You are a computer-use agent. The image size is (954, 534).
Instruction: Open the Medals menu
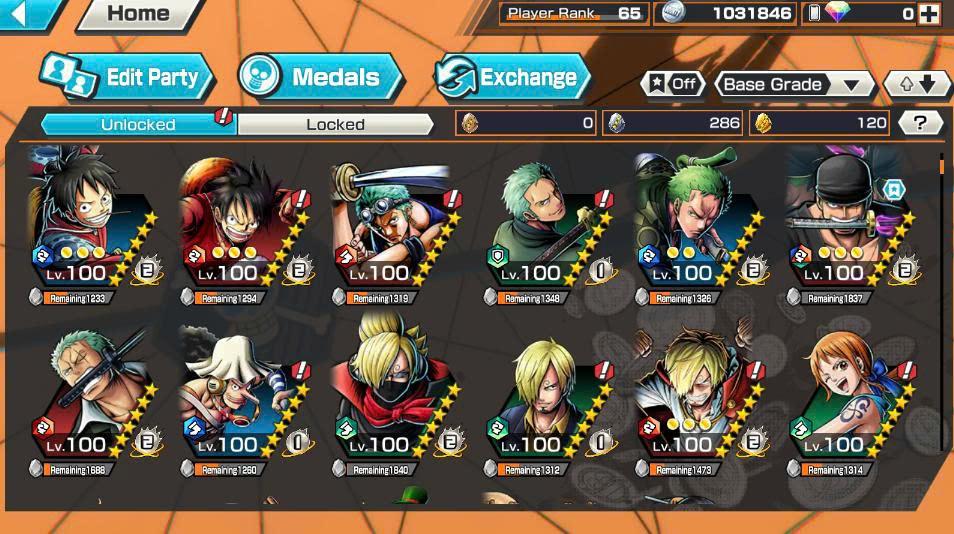[321, 77]
